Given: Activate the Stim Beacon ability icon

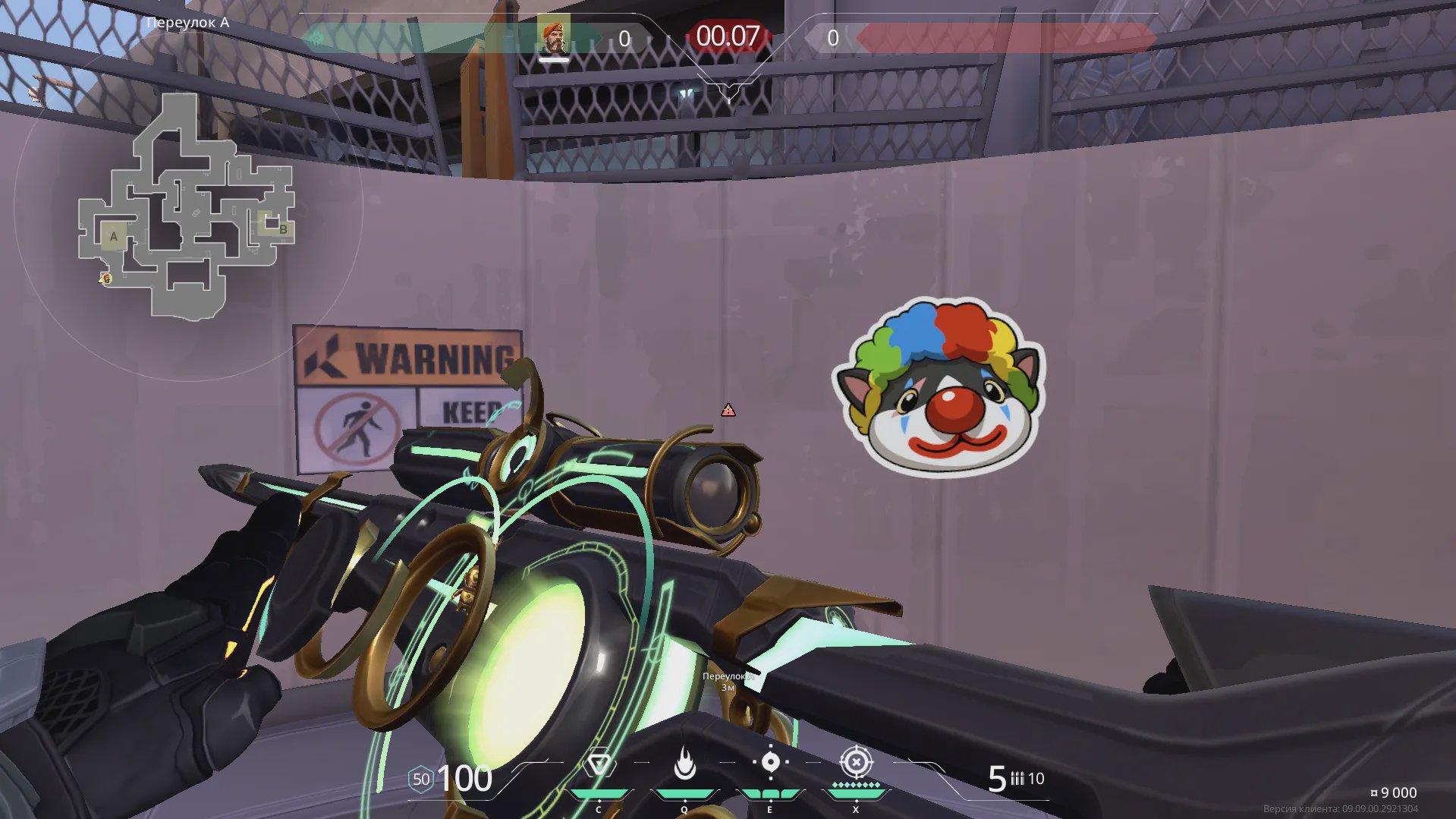Looking at the screenshot, I should click(x=599, y=764).
